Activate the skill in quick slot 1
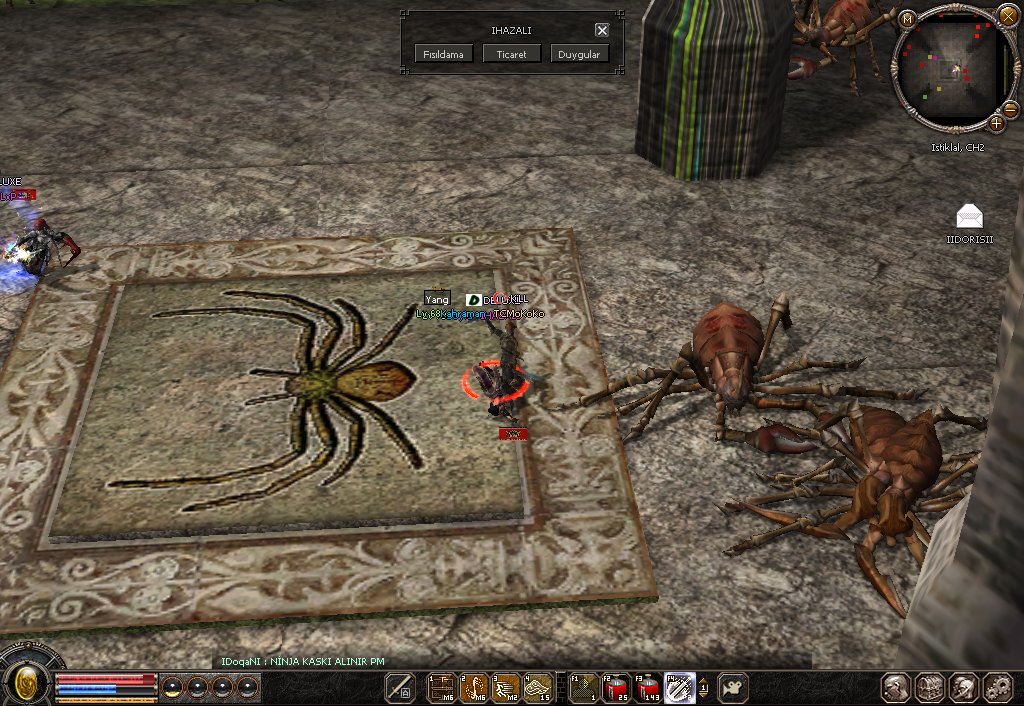1024x706 pixels. (441, 687)
